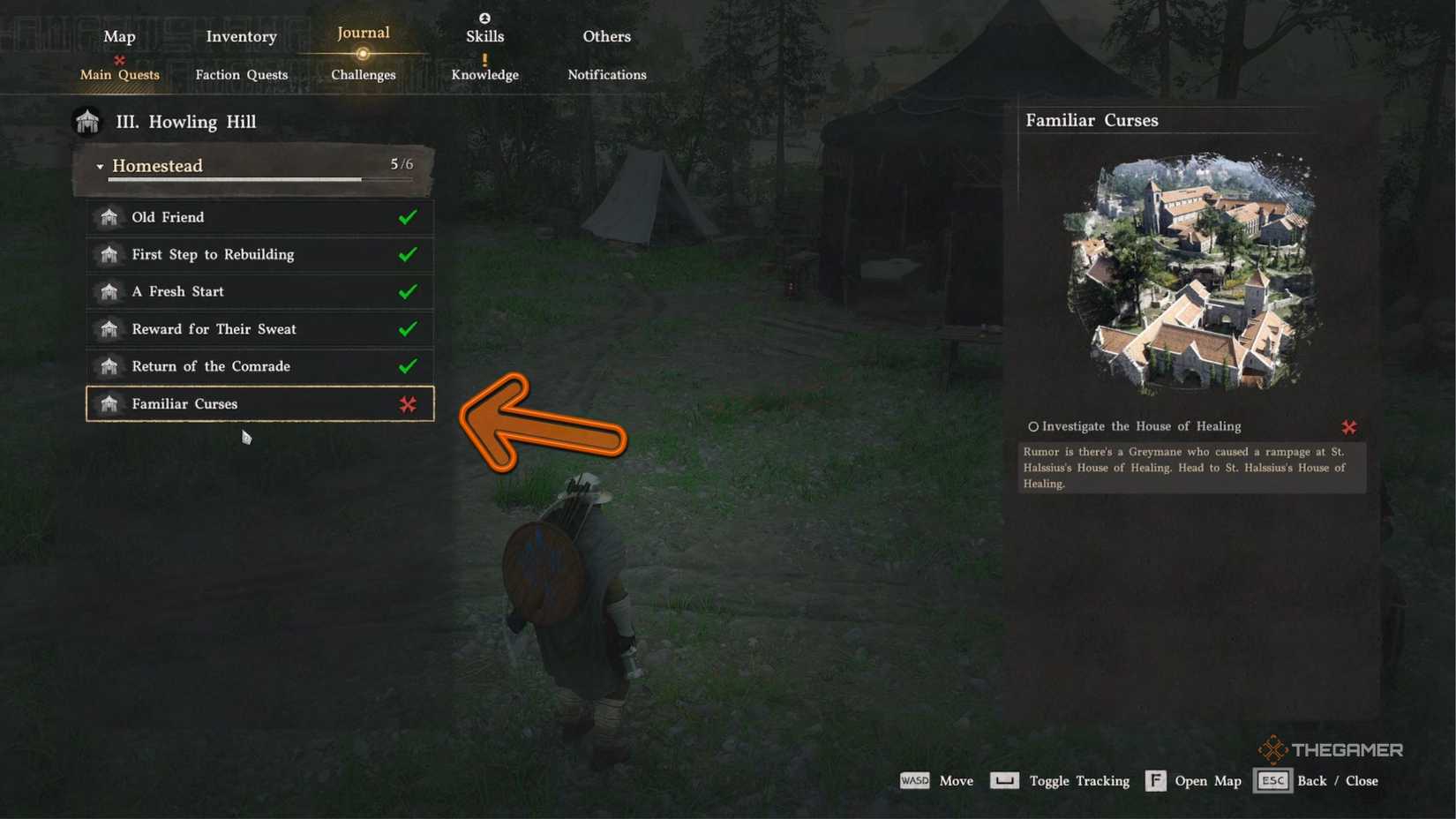The height and width of the screenshot is (819, 1456).
Task: Click the red tracking marker in the quest details panel
Action: pos(1349,427)
